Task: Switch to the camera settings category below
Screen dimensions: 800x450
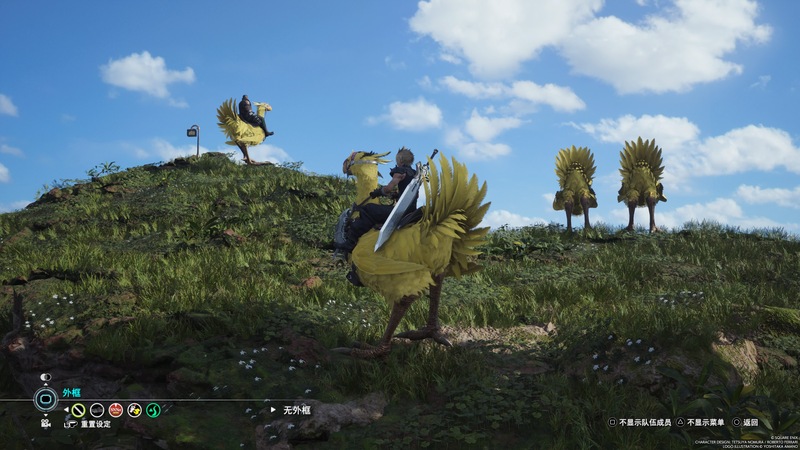Action: pyautogui.click(x=45, y=423)
